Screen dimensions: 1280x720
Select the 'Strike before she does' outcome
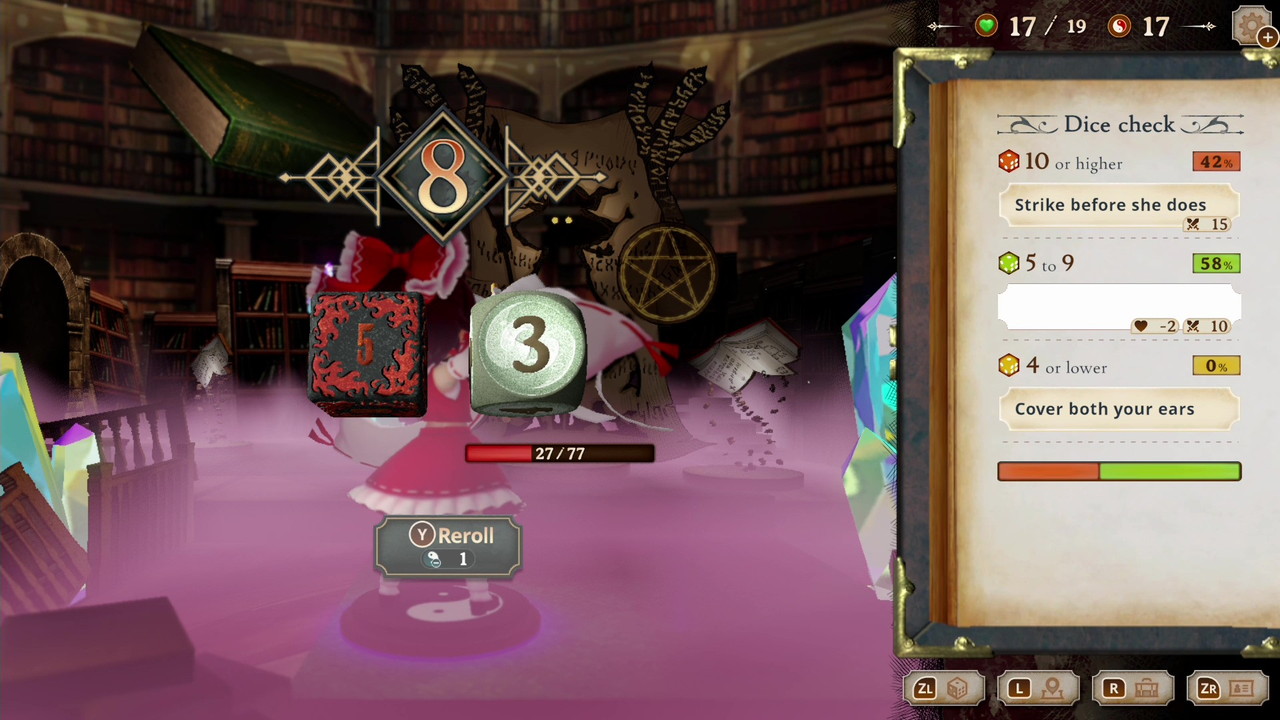point(1110,204)
